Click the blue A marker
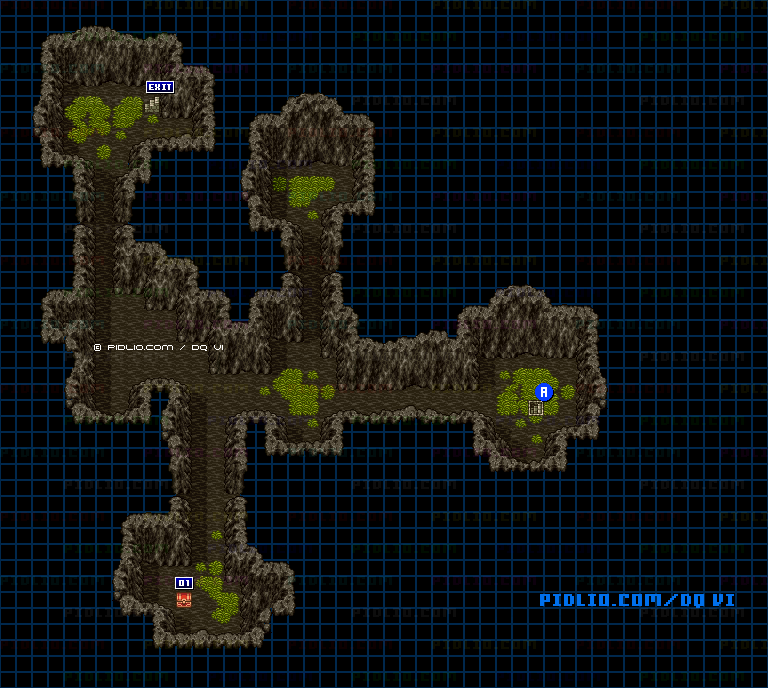The image size is (768, 688). click(544, 392)
